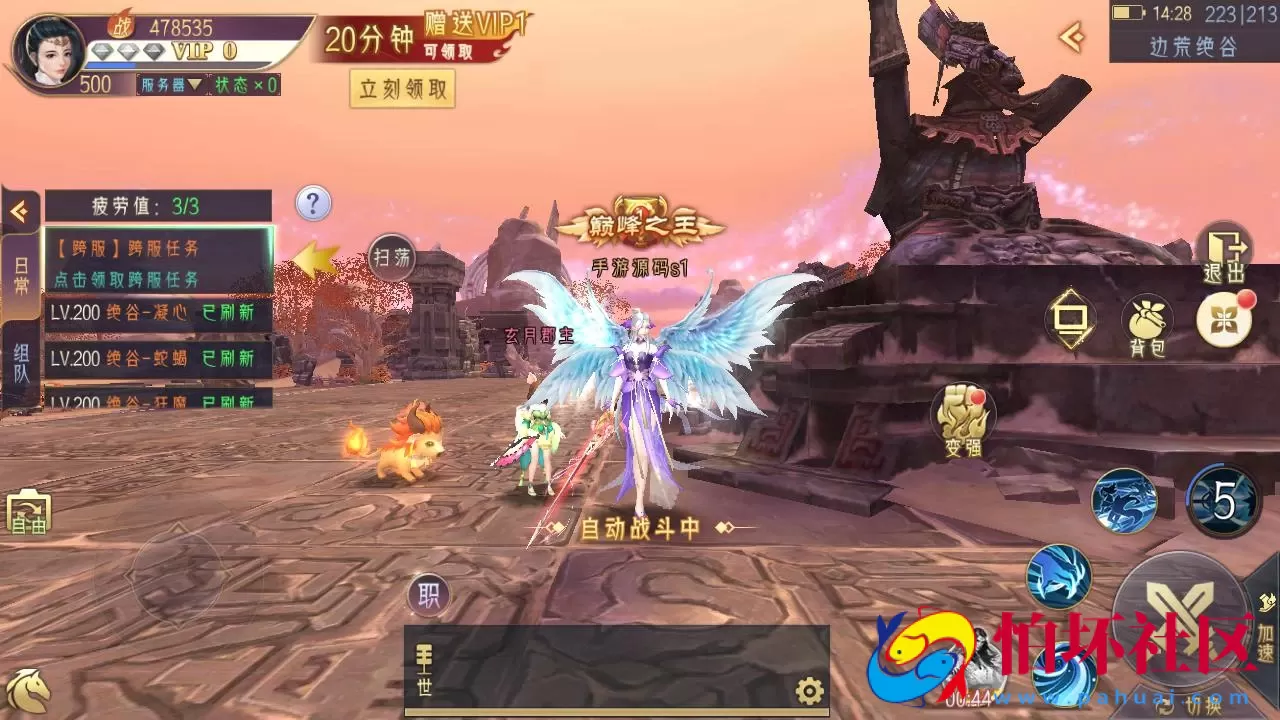
Task: Open the 背包 backpack
Action: click(1146, 318)
